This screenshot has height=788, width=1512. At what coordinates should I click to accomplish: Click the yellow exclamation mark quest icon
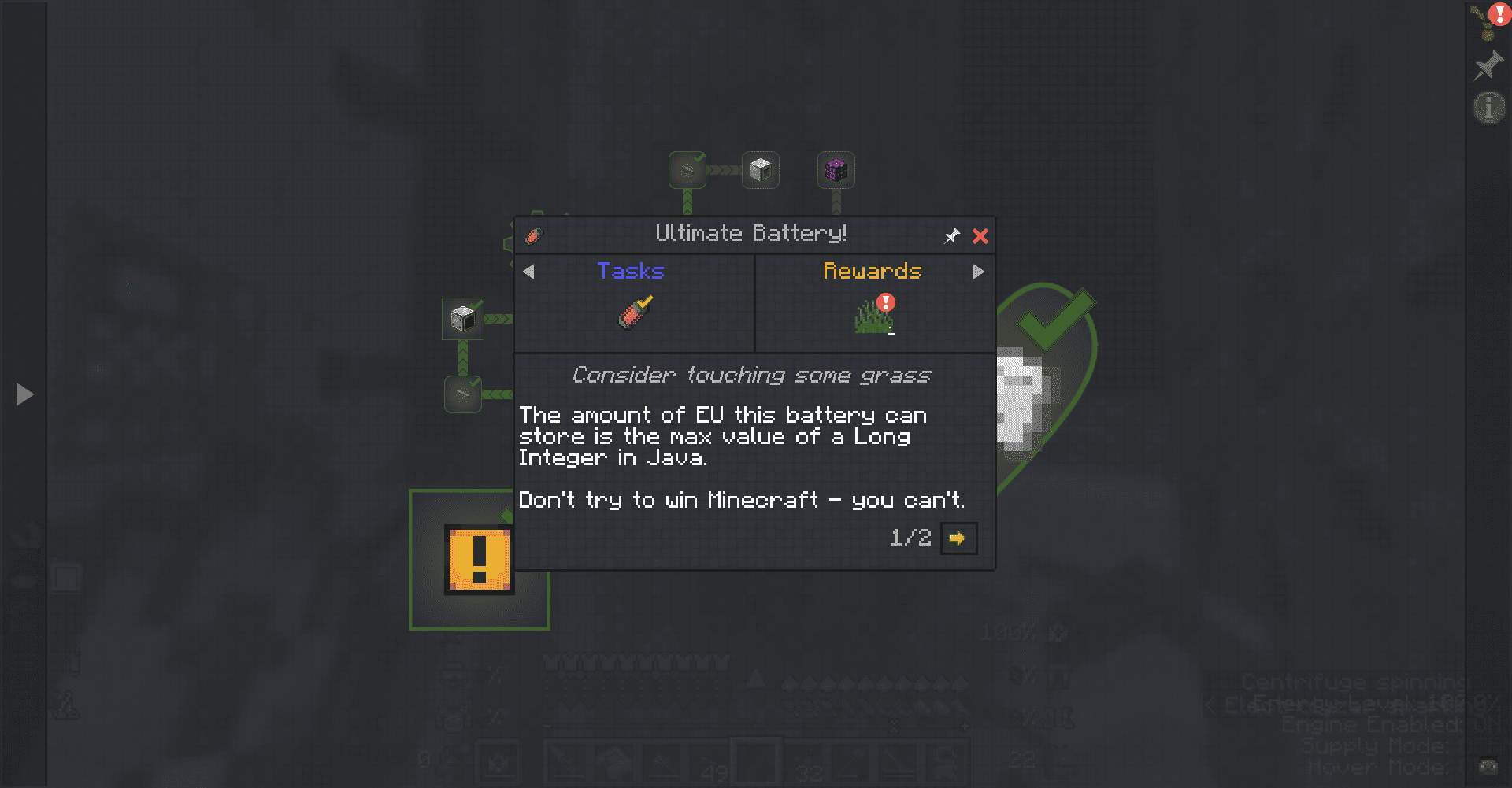click(x=478, y=559)
